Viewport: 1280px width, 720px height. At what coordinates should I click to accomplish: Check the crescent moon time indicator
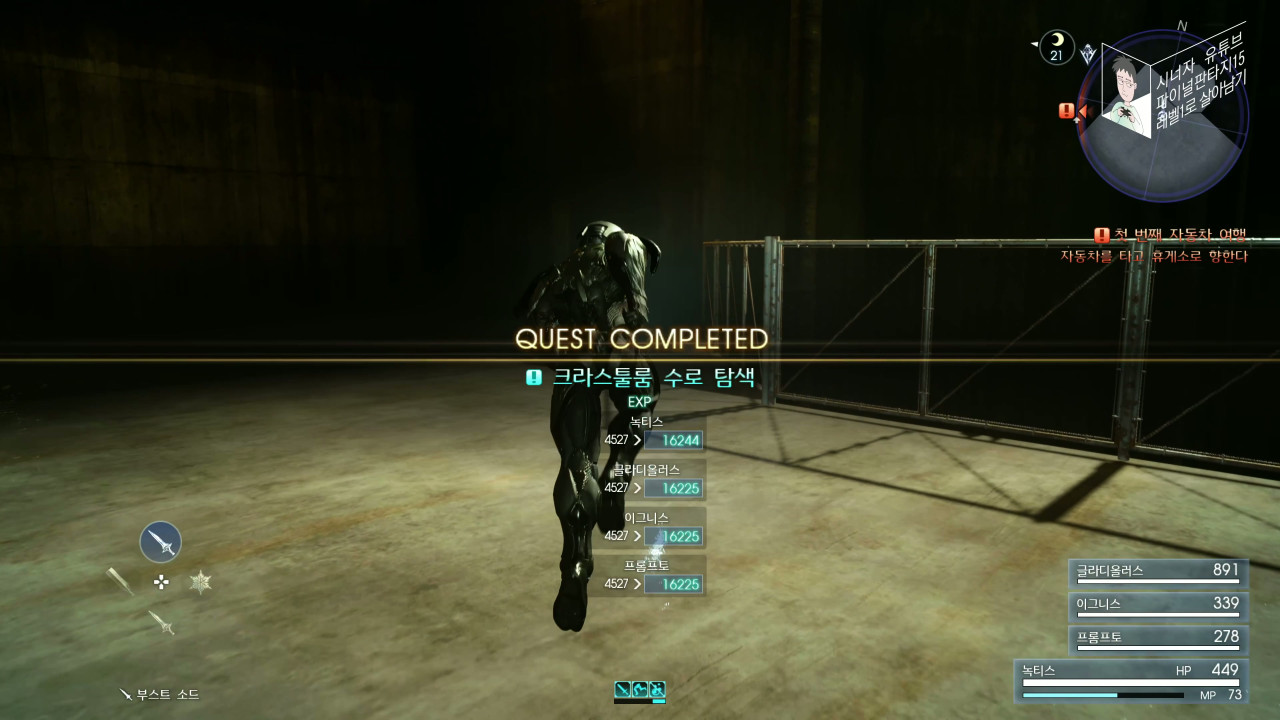(1056, 47)
